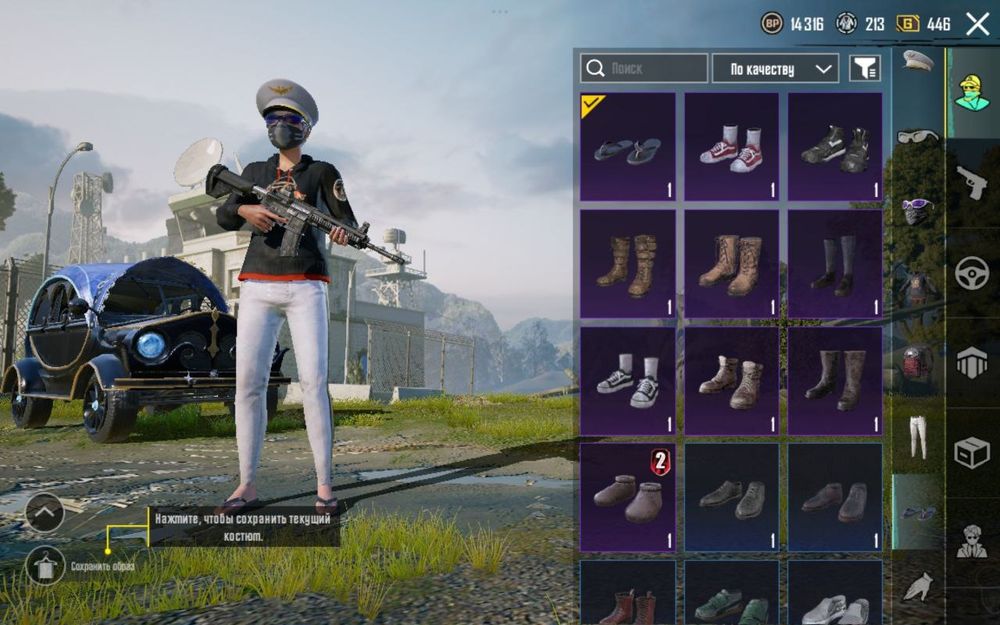Open the weapon skins pistol tab
Image resolution: width=1000 pixels, height=625 pixels.
coord(972,182)
